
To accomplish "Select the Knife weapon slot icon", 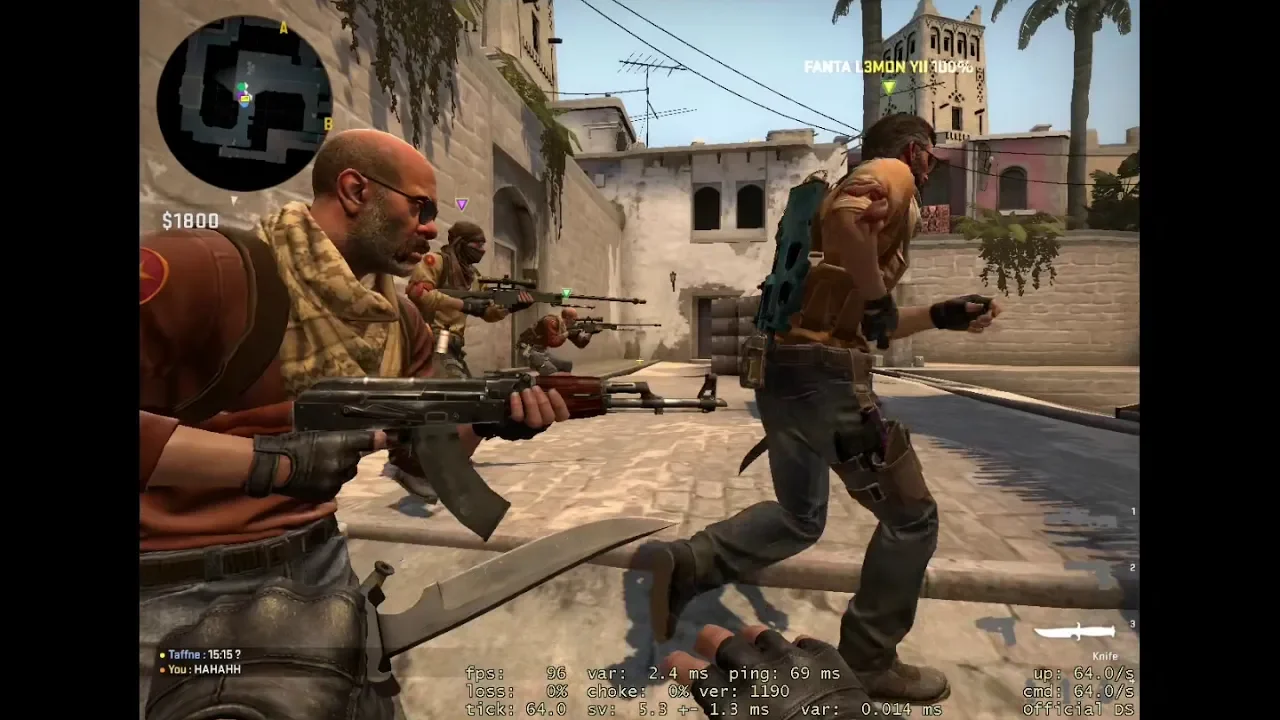I will point(1074,632).
